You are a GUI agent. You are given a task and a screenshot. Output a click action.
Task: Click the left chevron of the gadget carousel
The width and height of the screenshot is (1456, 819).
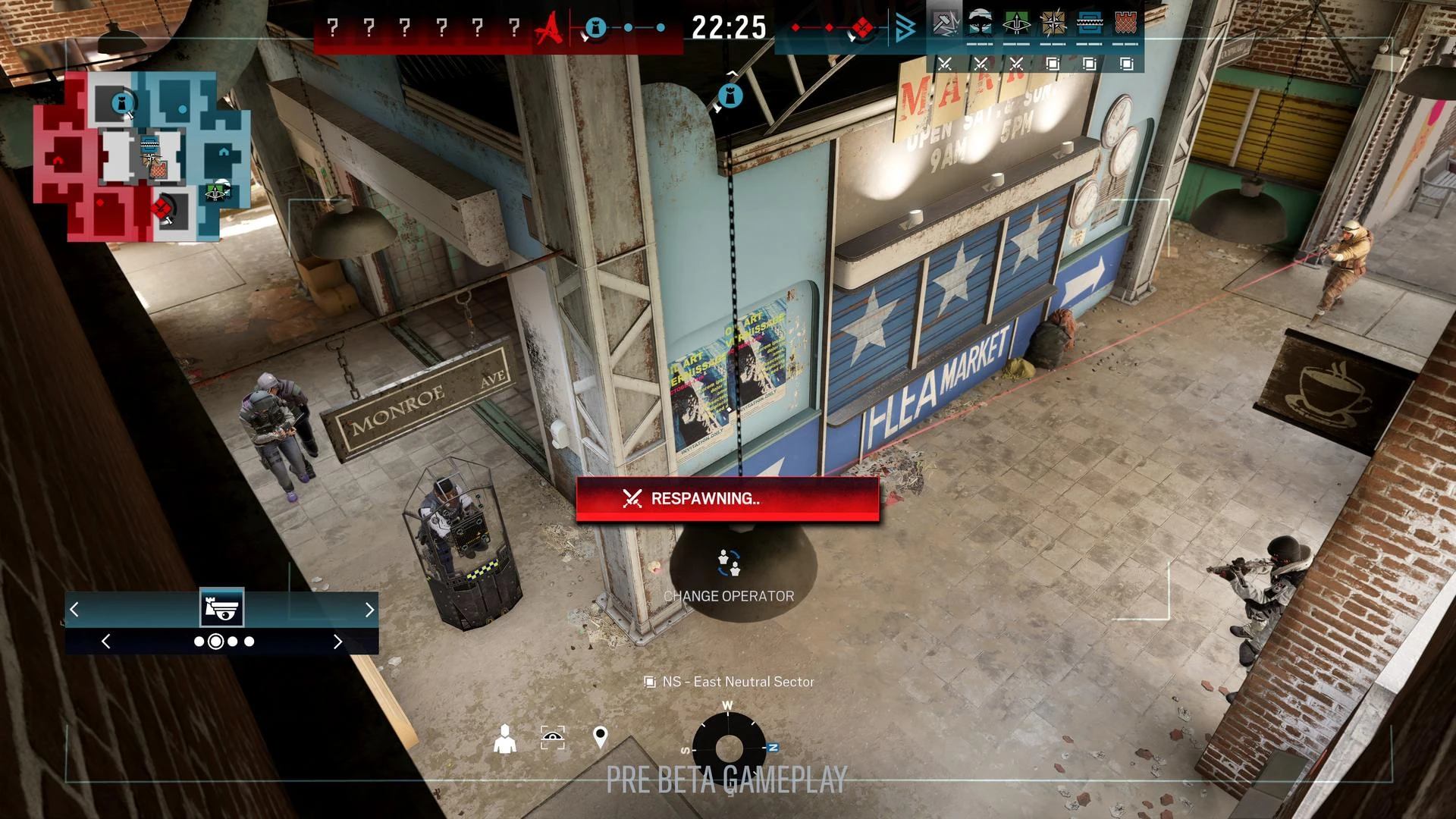click(x=75, y=610)
